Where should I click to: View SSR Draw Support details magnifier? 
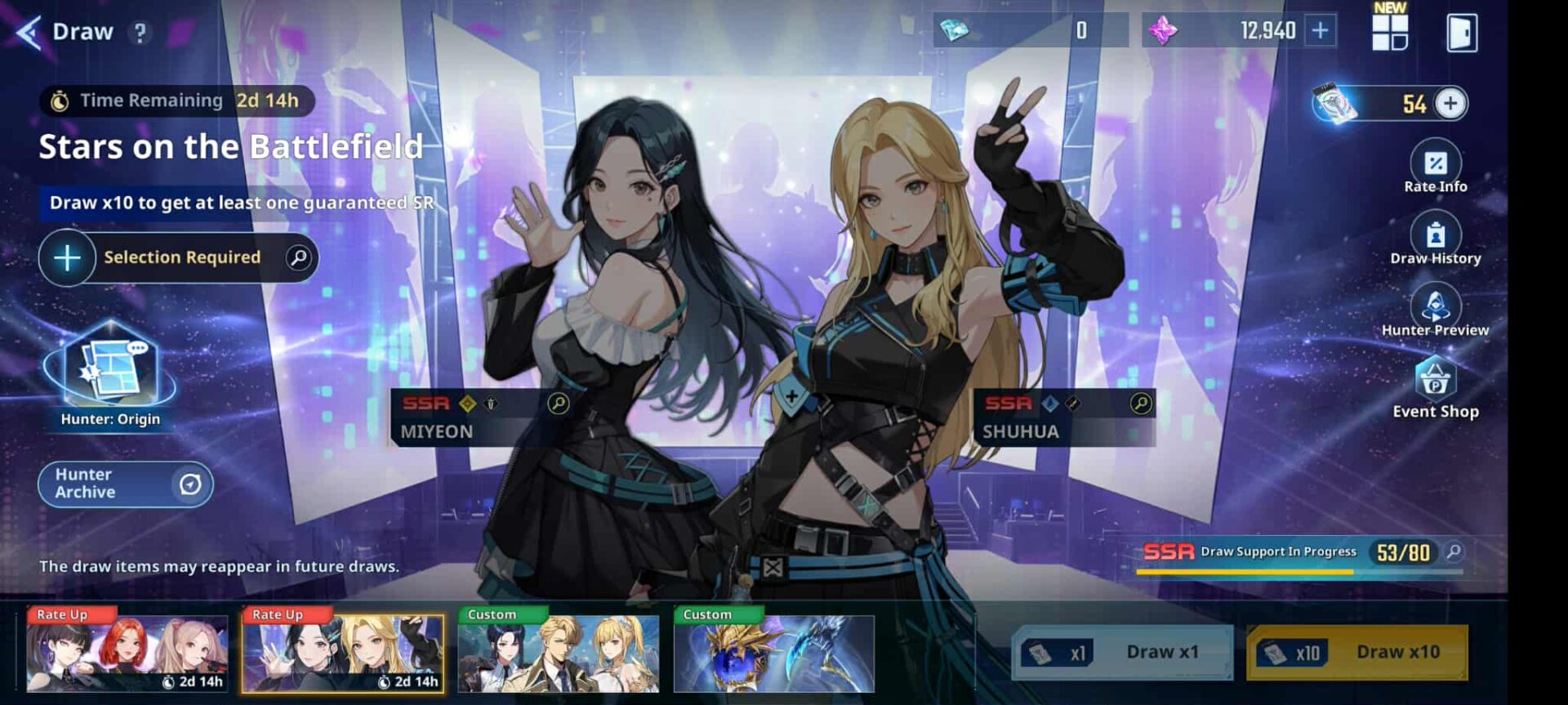1454,552
